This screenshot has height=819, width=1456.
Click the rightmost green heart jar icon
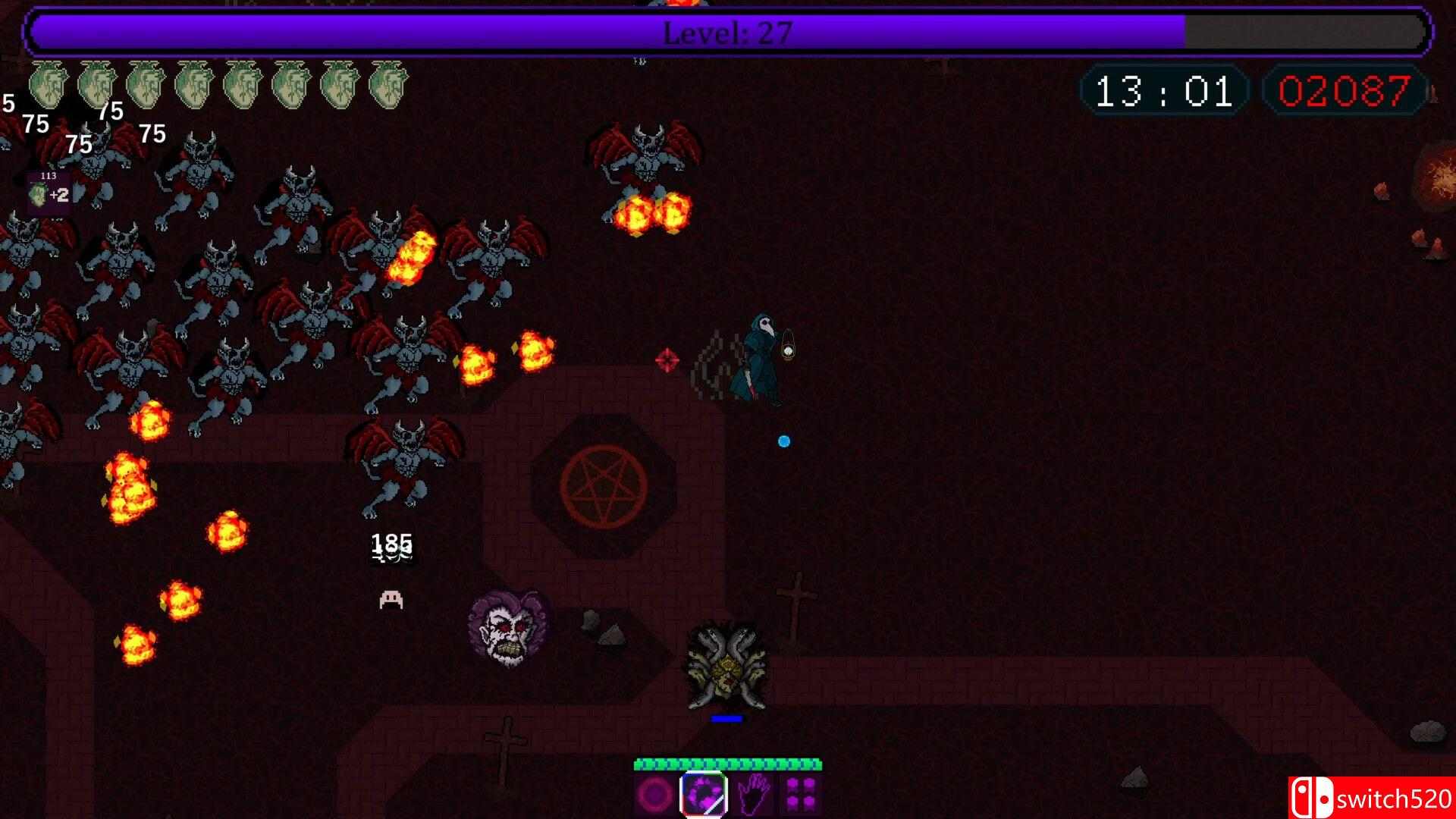tap(387, 83)
